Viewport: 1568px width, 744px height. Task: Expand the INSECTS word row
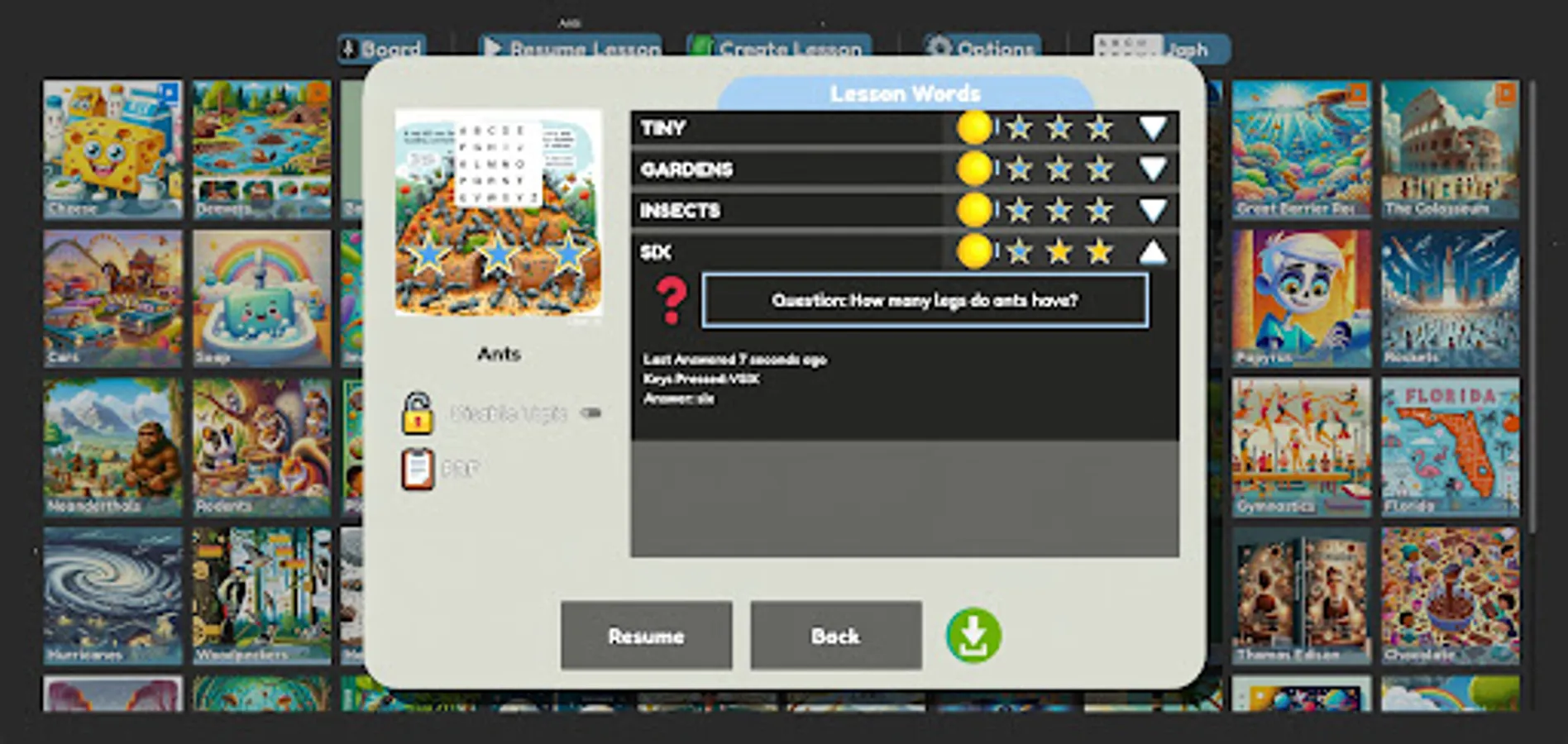1153,211
